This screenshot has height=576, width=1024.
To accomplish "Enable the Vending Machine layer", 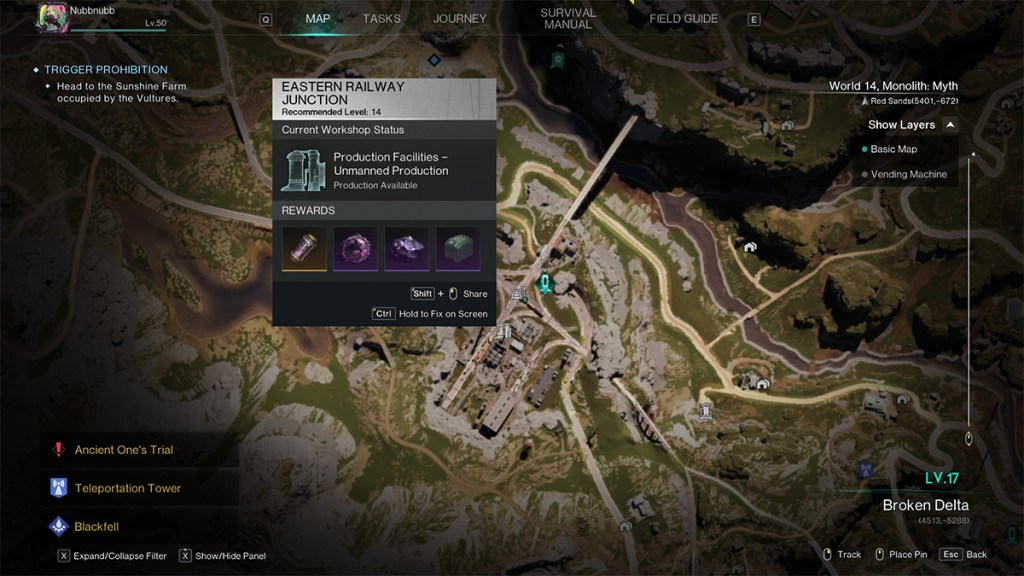I will tap(908, 175).
